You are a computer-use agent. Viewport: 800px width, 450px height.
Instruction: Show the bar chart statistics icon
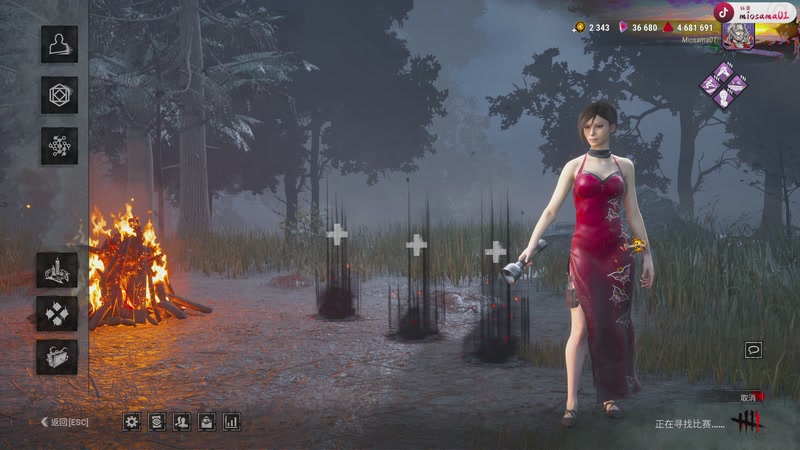point(232,422)
